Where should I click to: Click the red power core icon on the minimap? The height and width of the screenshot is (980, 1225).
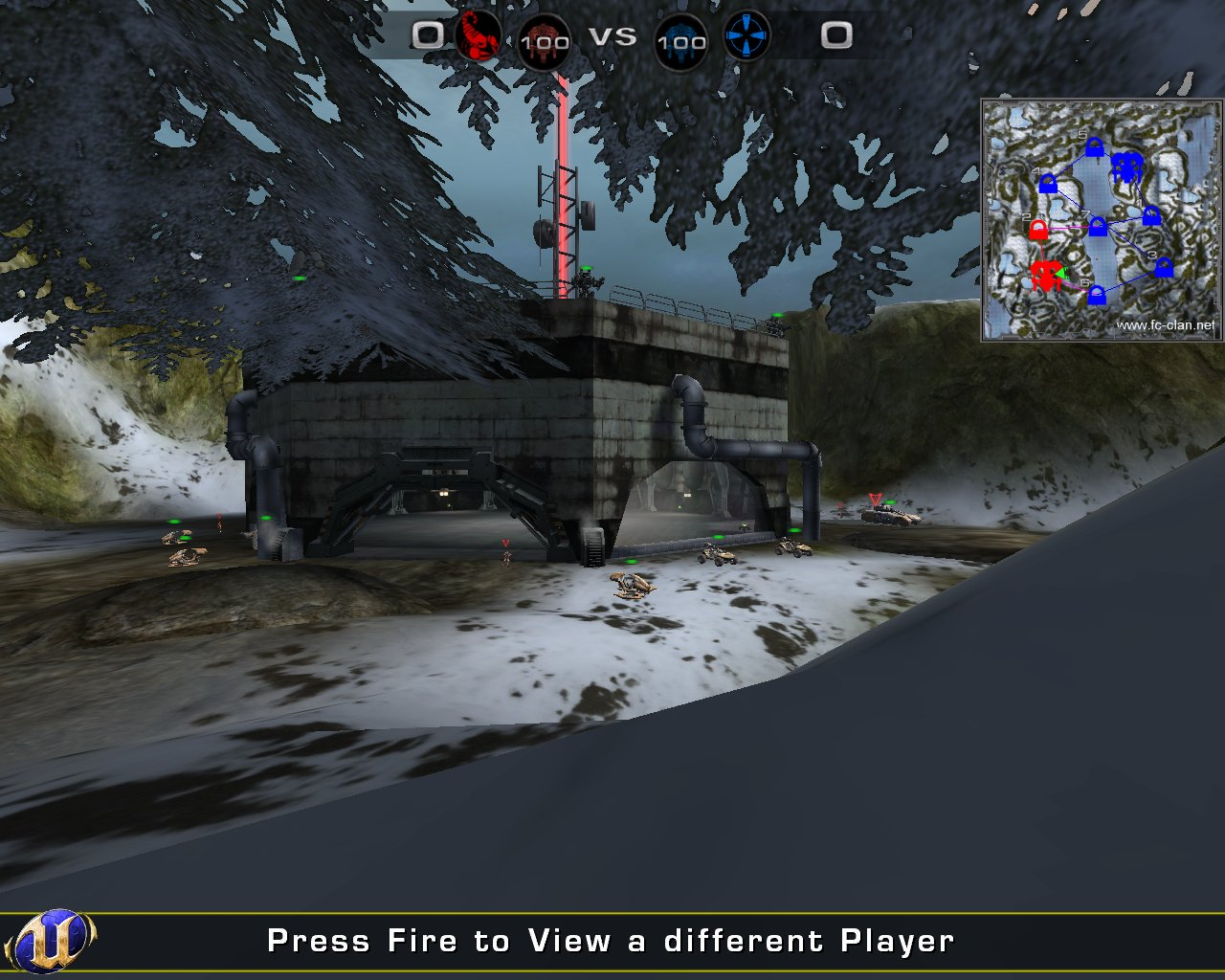[x=1047, y=273]
